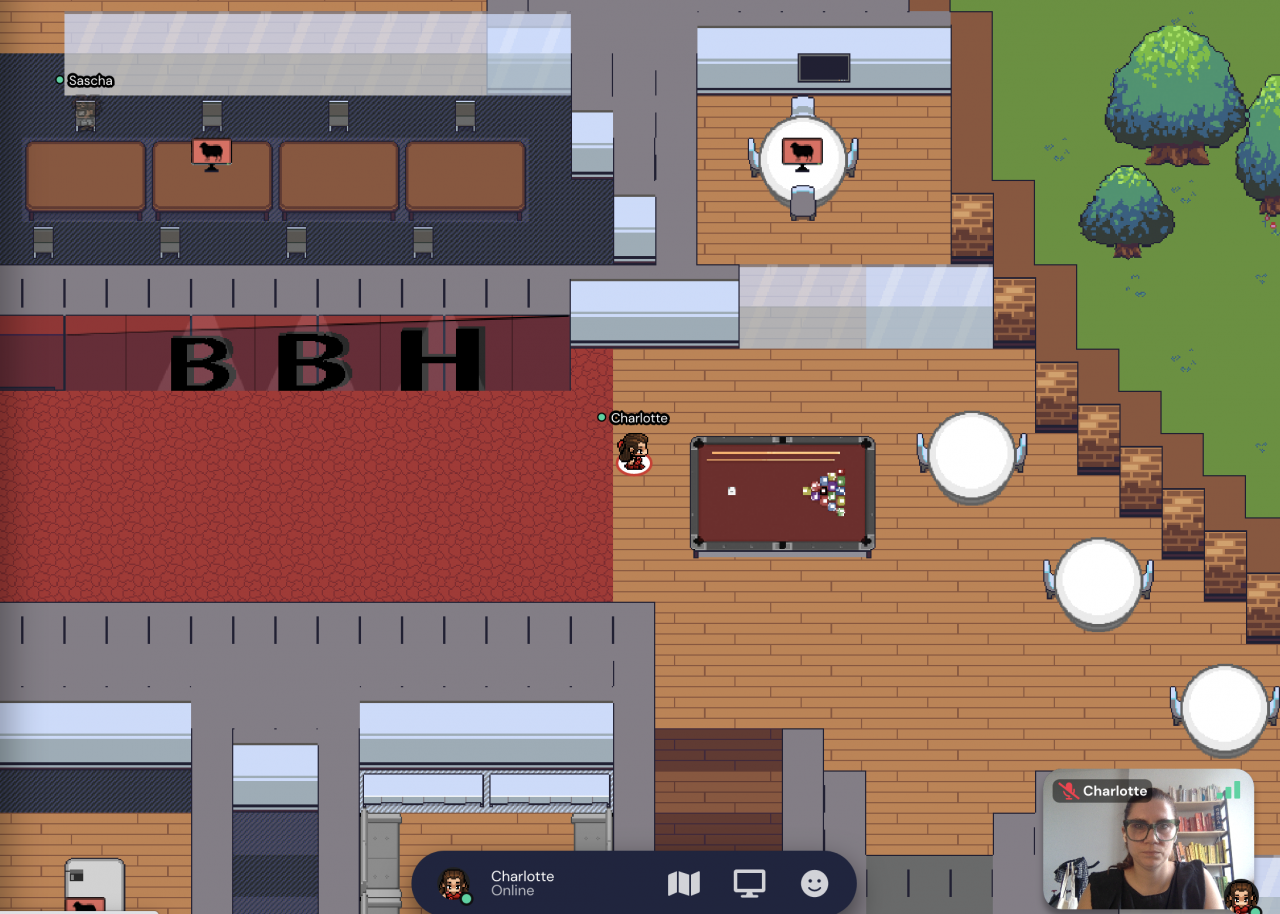
Task: Select the sheep logo monitor at the round table
Action: click(x=800, y=152)
